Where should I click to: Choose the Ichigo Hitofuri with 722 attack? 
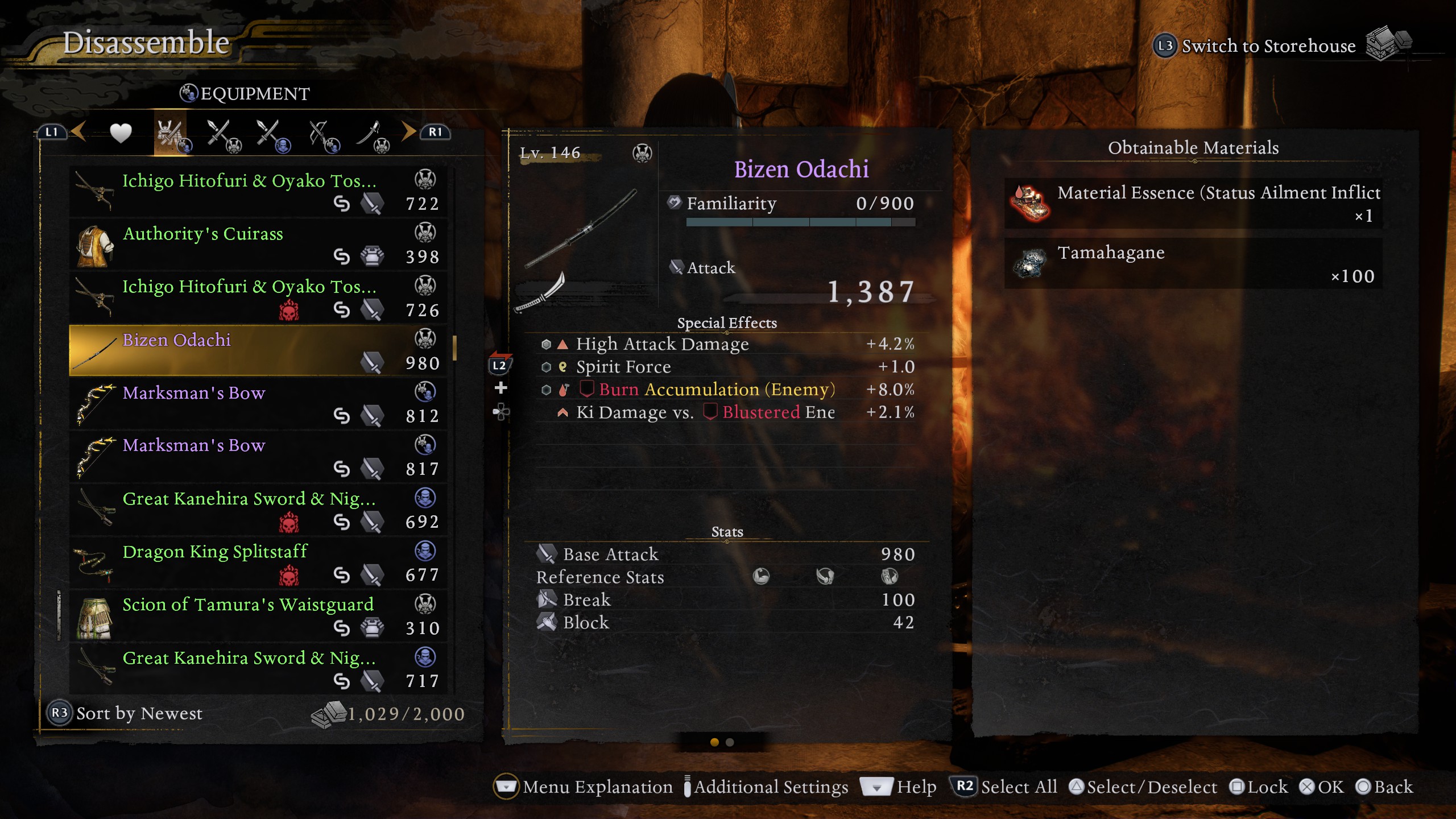[x=257, y=192]
